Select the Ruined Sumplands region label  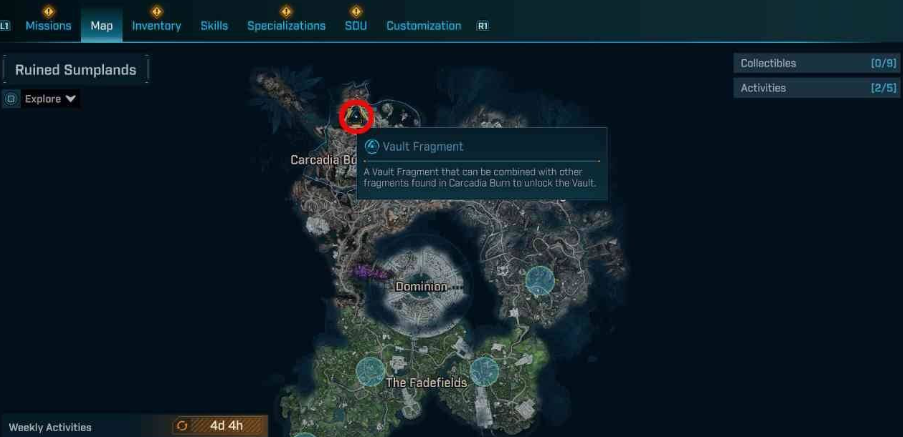pyautogui.click(x=76, y=70)
